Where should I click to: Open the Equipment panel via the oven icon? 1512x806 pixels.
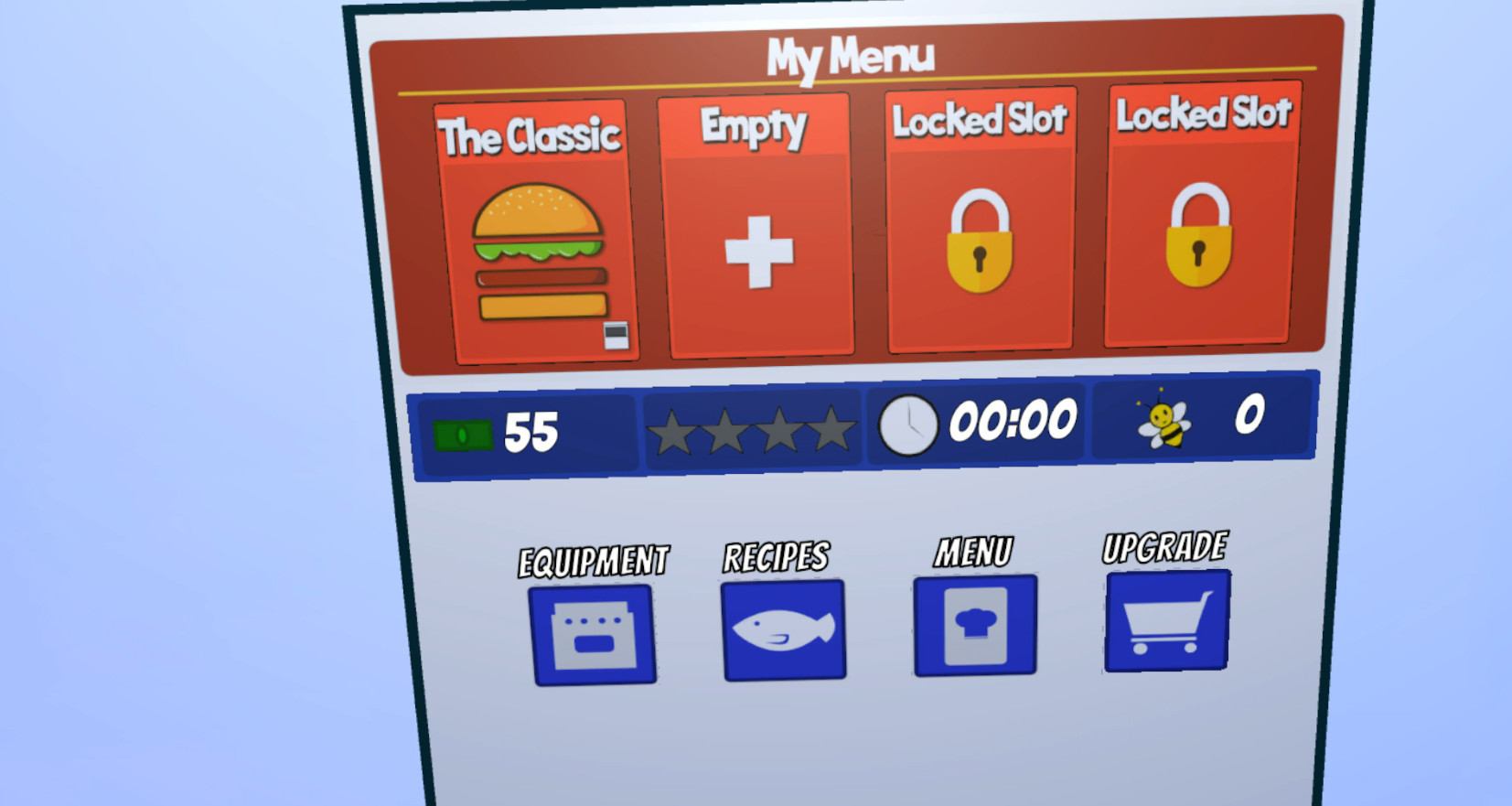coord(593,633)
